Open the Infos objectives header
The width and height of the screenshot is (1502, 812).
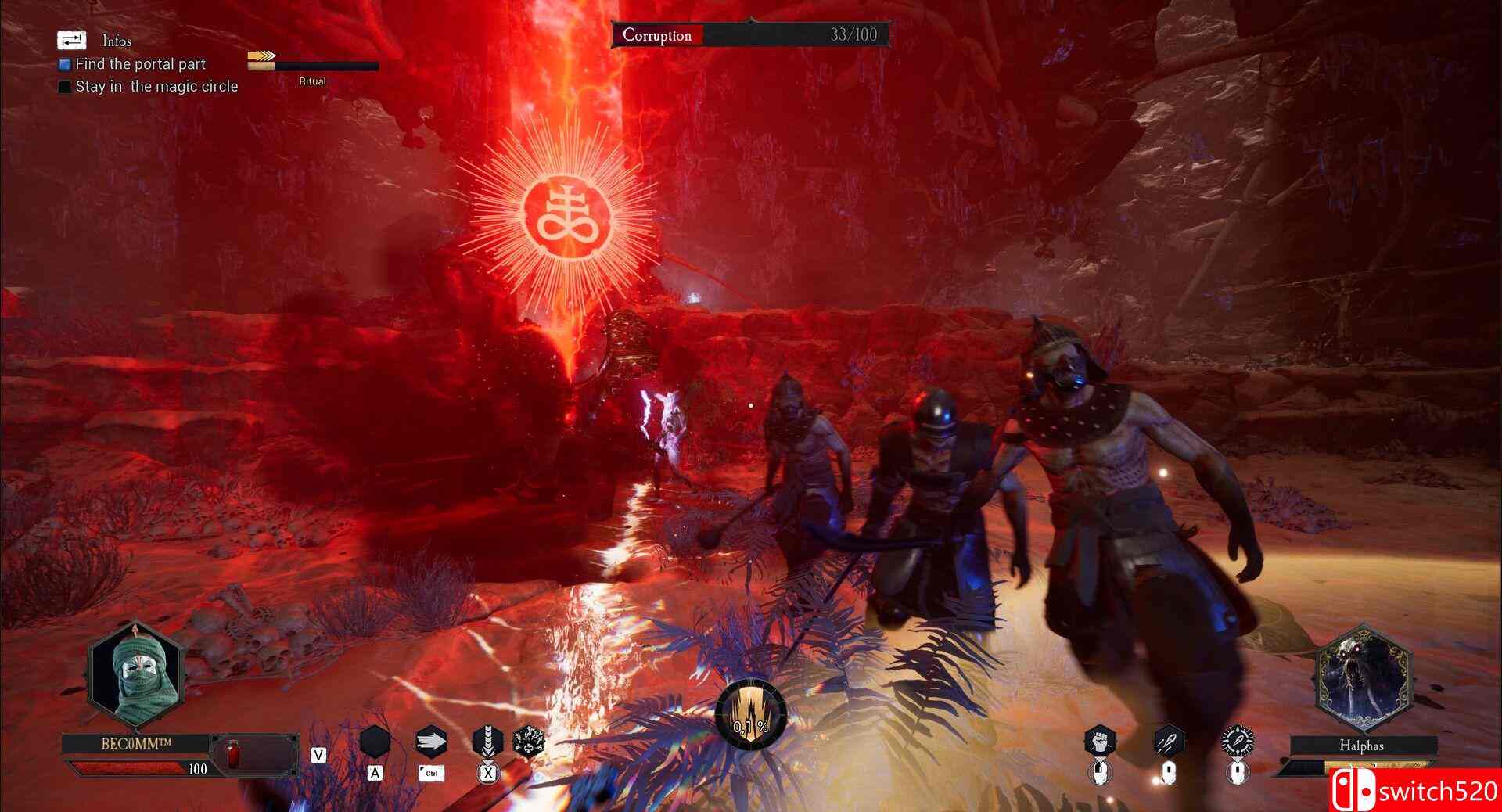(117, 41)
